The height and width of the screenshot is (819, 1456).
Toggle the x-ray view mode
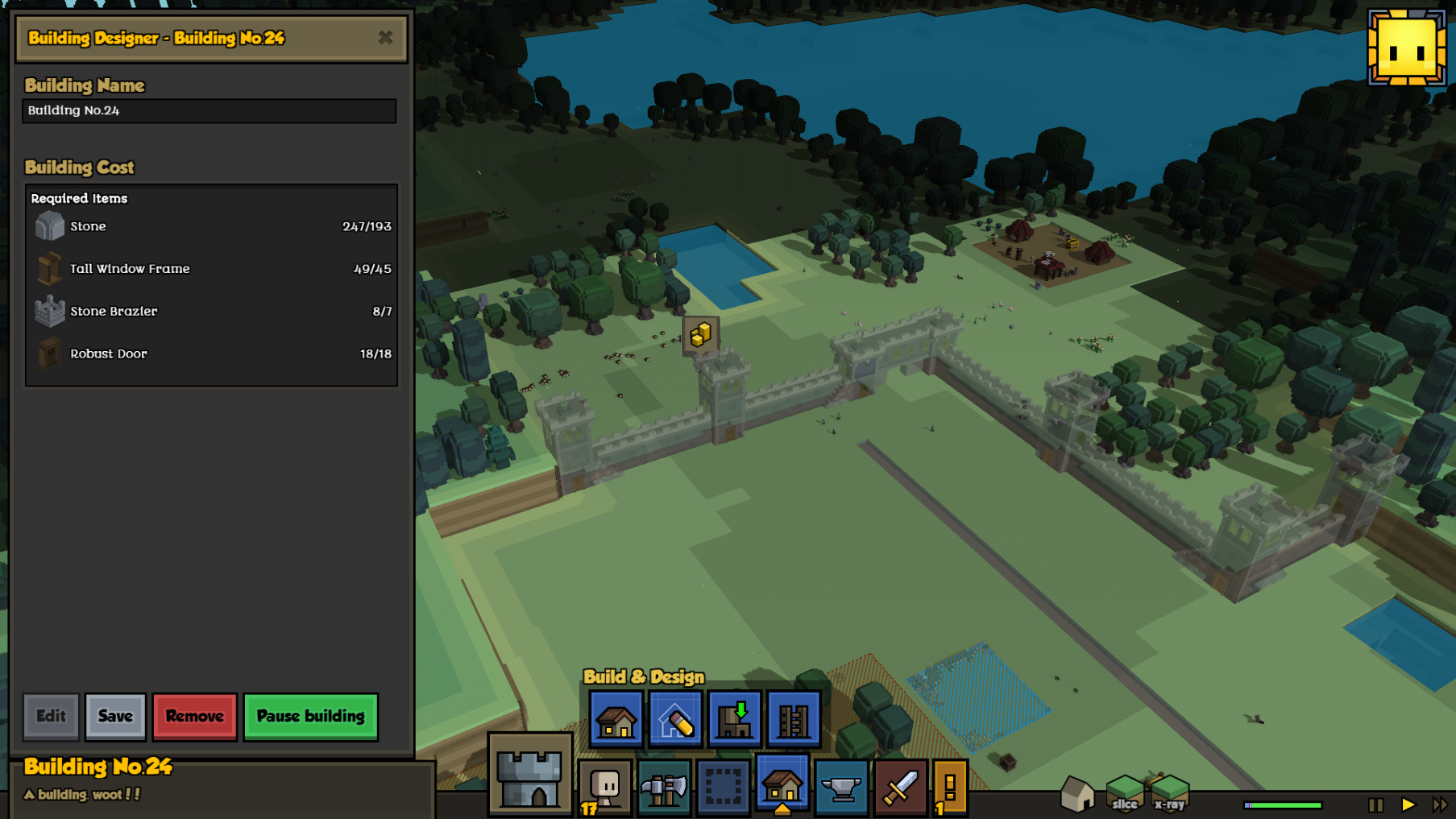click(1169, 794)
